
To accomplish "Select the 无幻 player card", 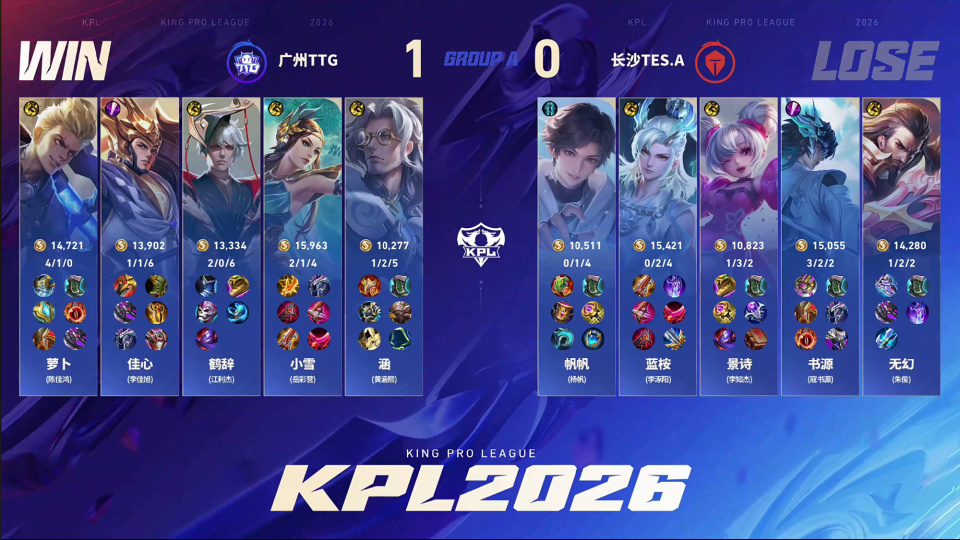I will coord(901,245).
